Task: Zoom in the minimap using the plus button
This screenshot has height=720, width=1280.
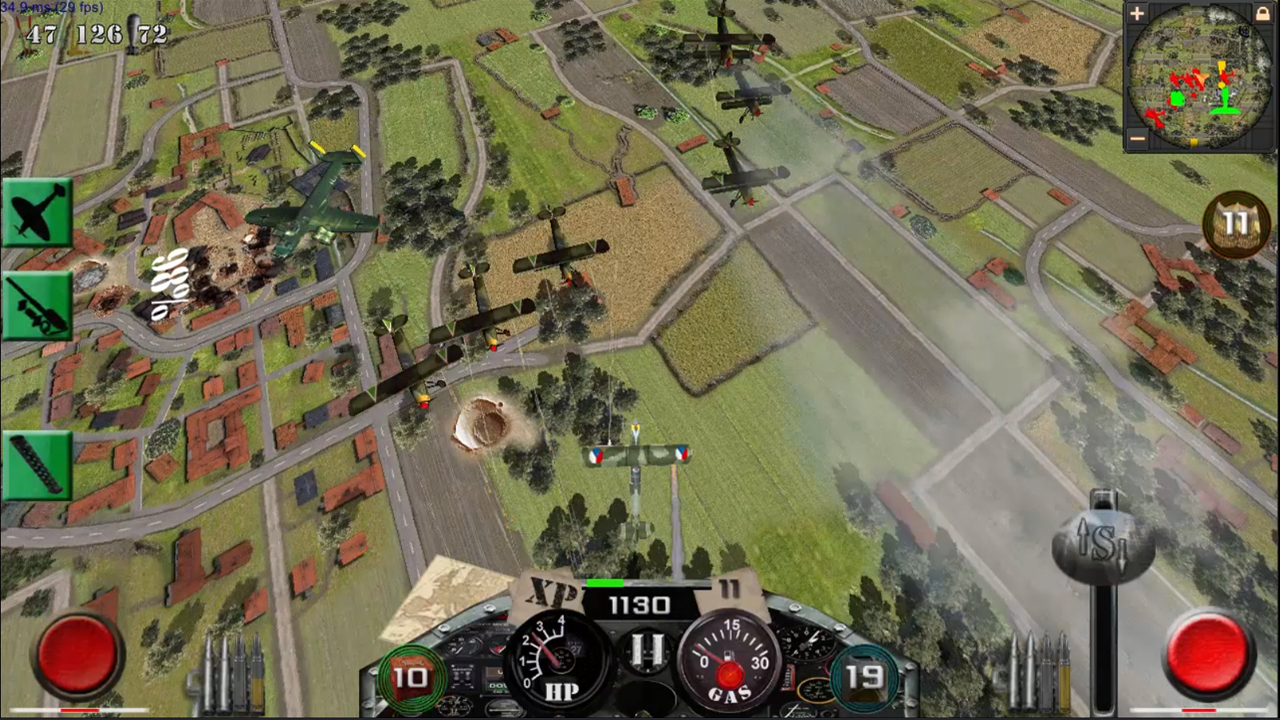Action: (x=1135, y=13)
